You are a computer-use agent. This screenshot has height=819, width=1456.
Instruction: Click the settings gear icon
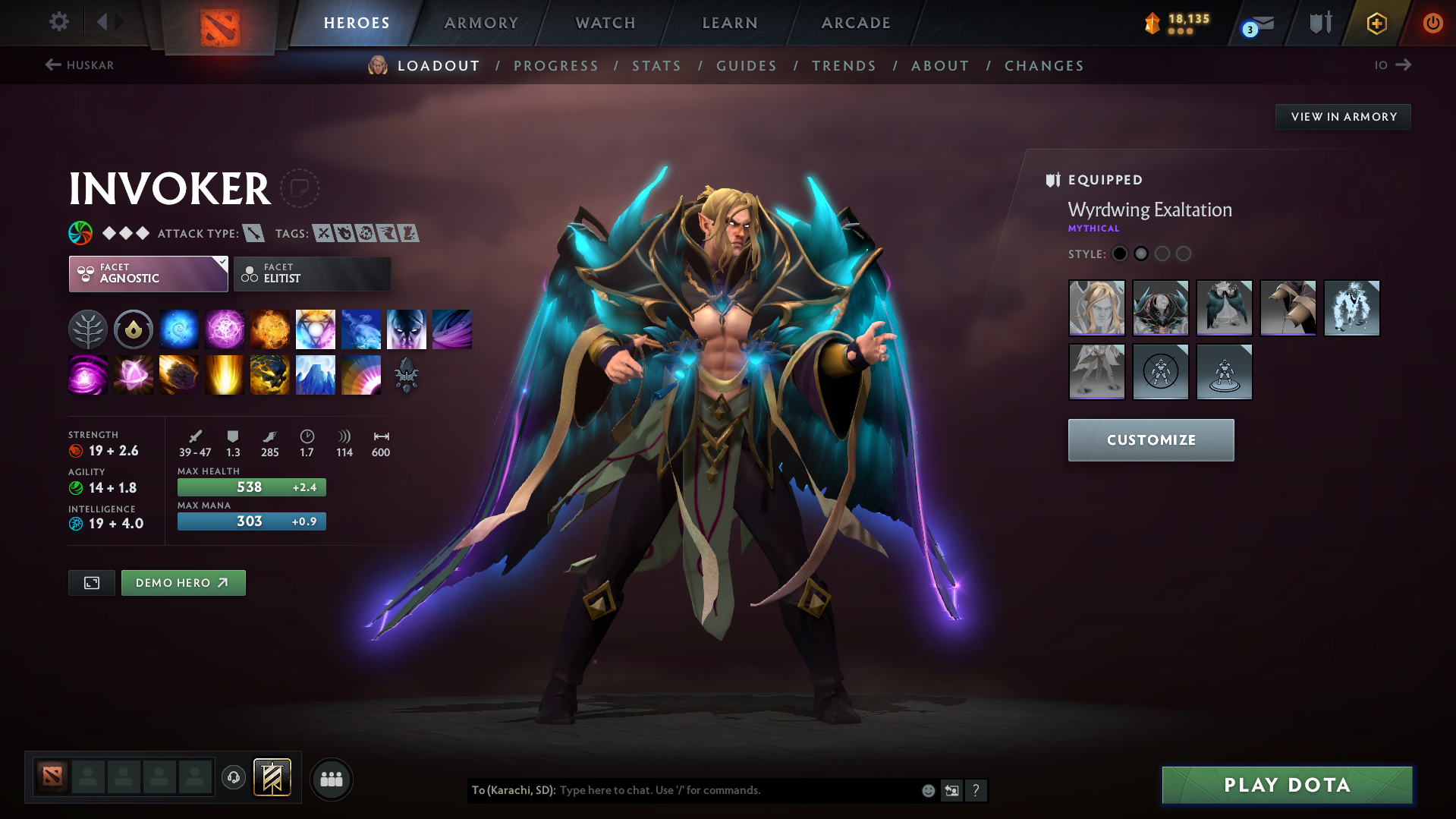pos(58,22)
